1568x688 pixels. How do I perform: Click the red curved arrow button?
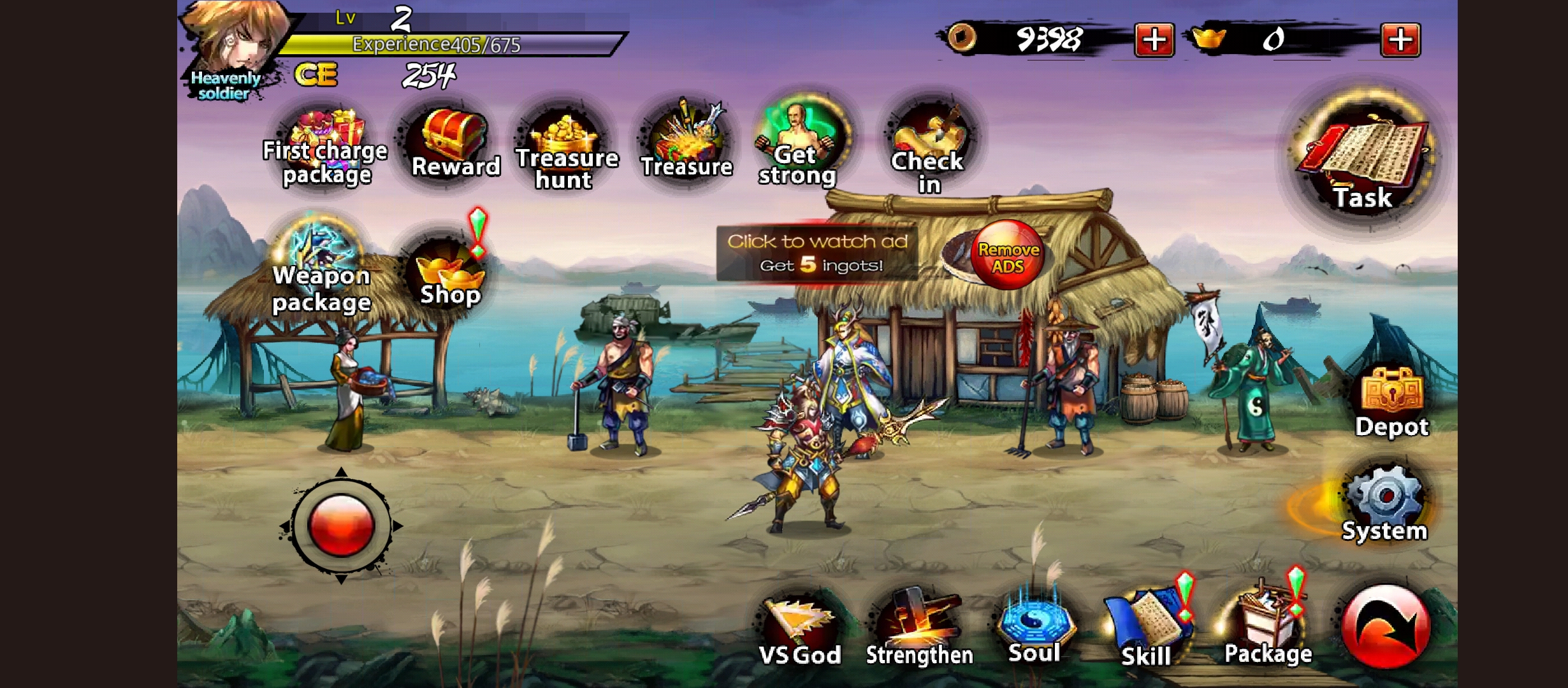click(1384, 627)
